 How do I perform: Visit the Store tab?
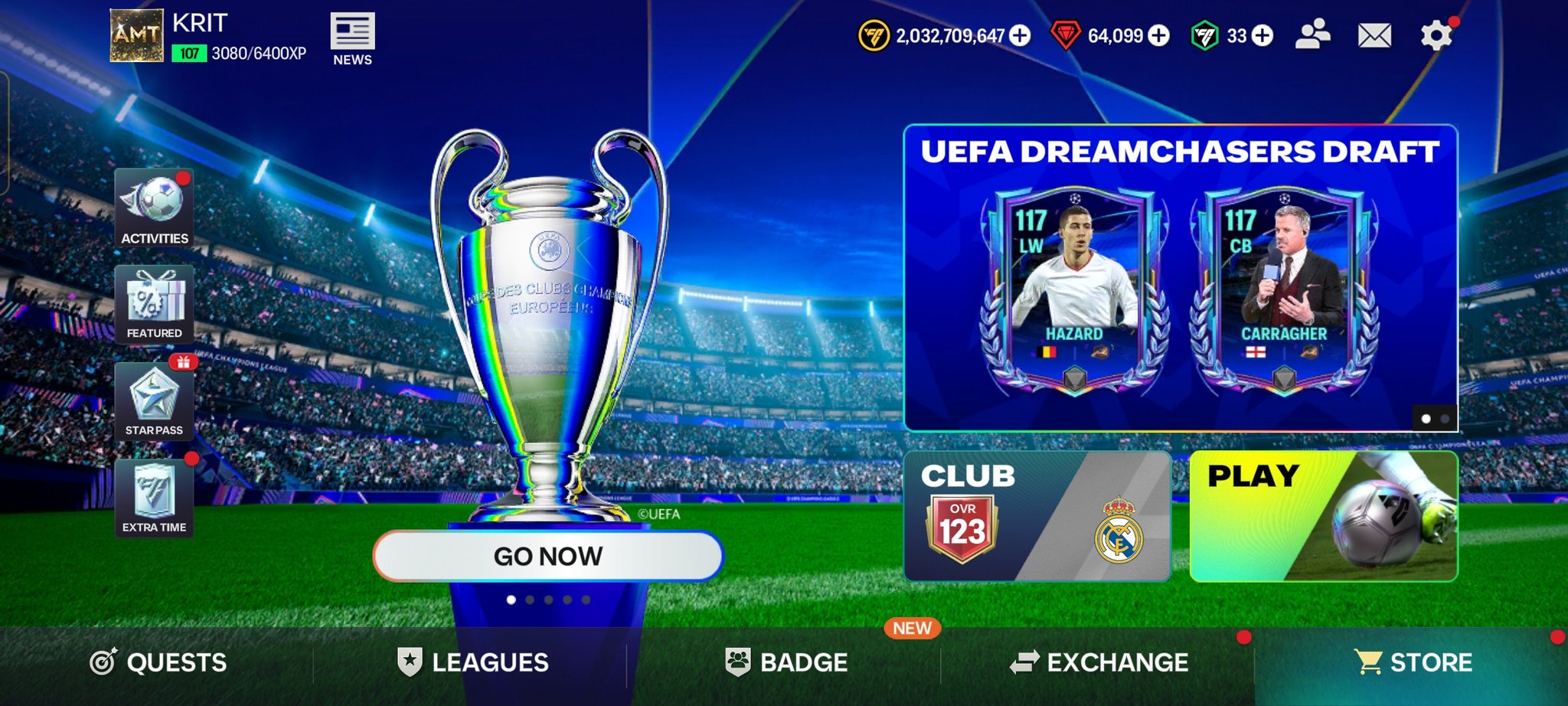tap(1413, 662)
